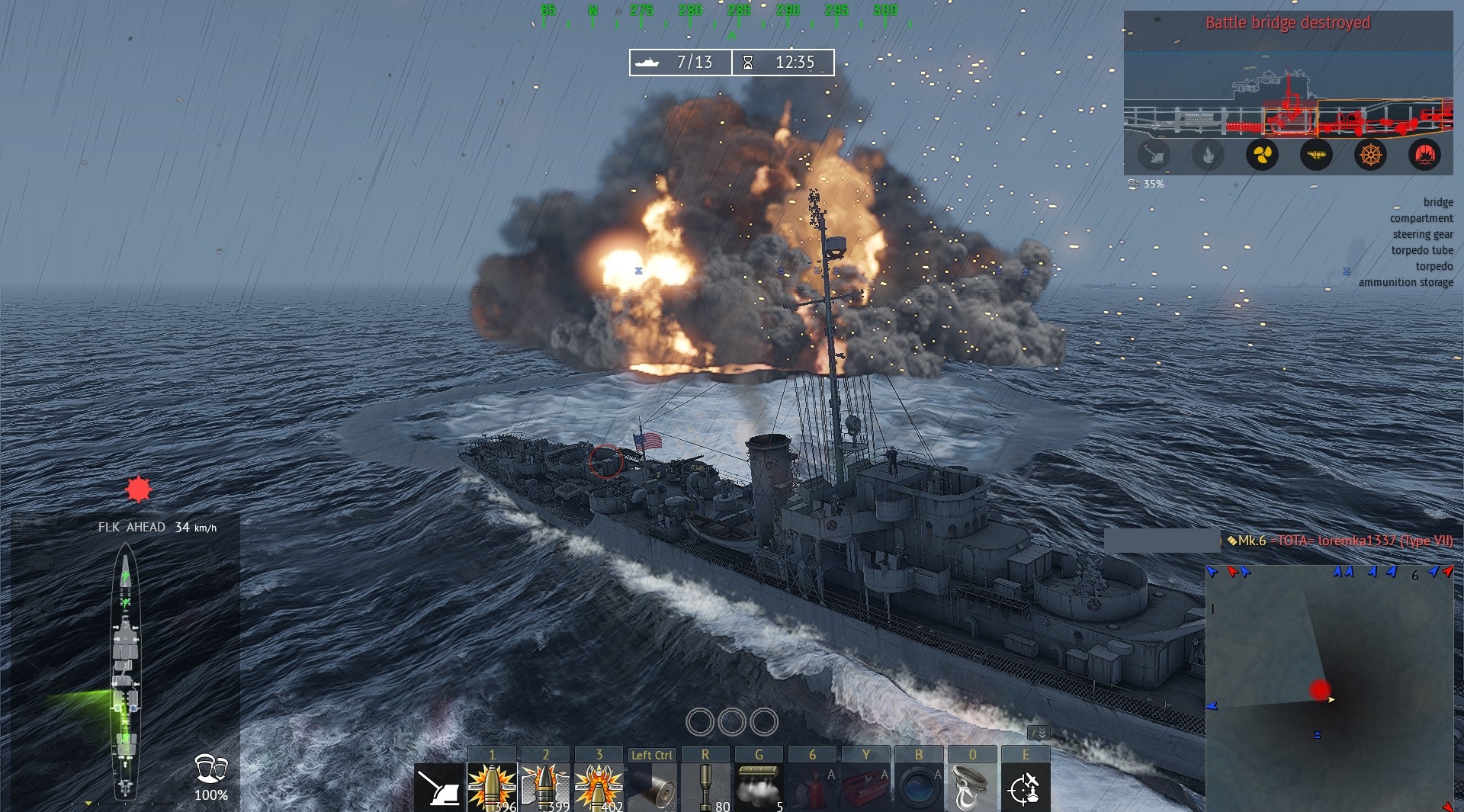Activate the fire extinguisher action
Screen dimensions: 1464x812
(x=813, y=788)
